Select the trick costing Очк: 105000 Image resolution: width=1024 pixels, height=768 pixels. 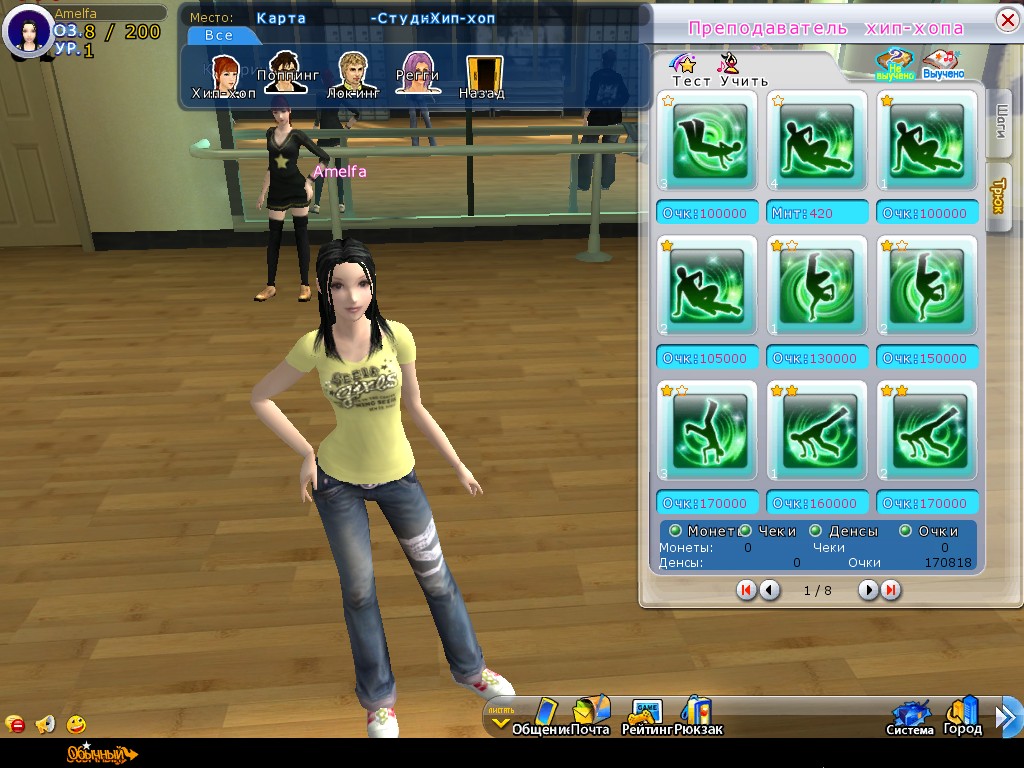click(x=707, y=287)
